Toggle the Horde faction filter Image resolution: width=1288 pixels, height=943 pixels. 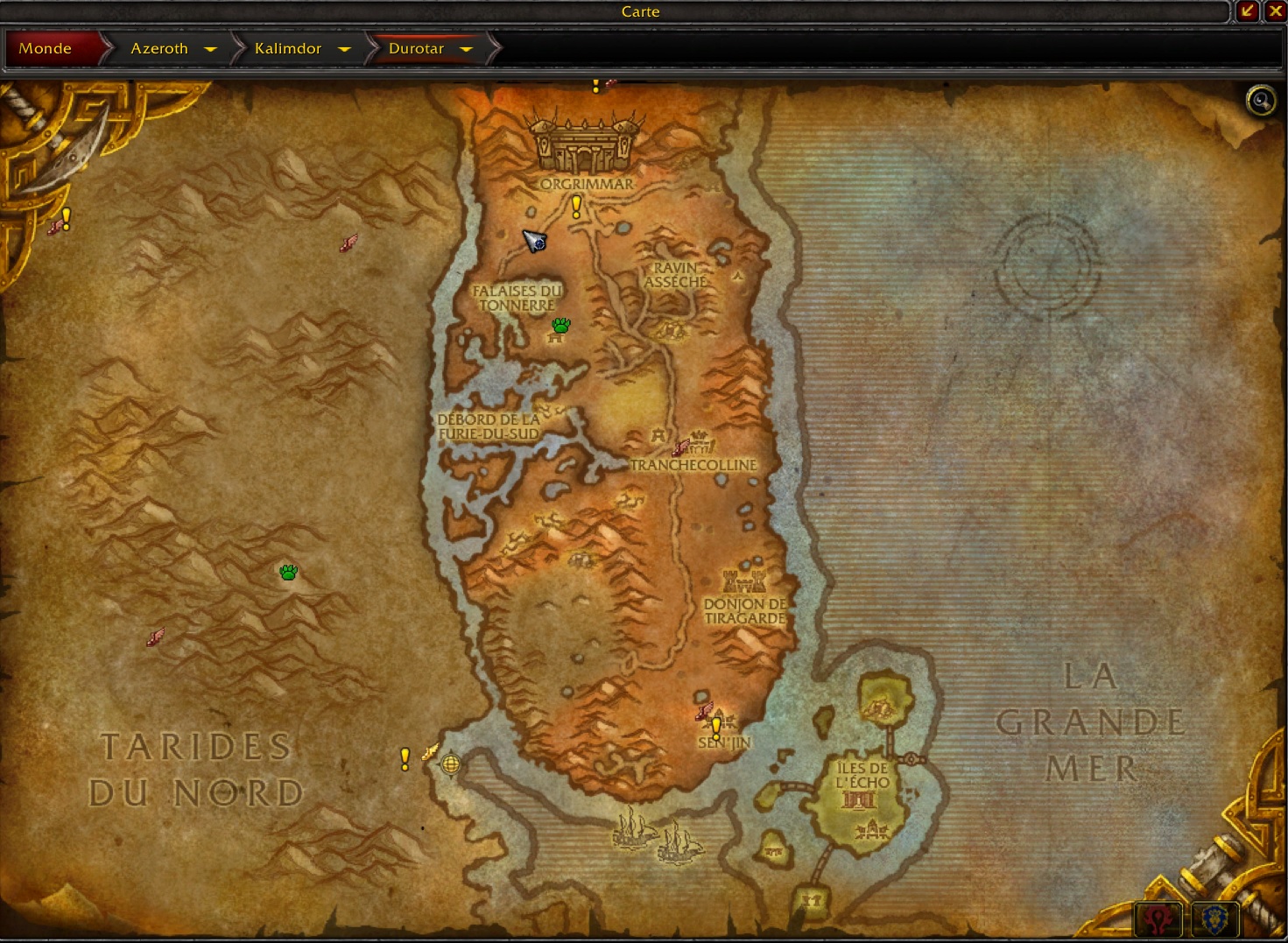1158,918
